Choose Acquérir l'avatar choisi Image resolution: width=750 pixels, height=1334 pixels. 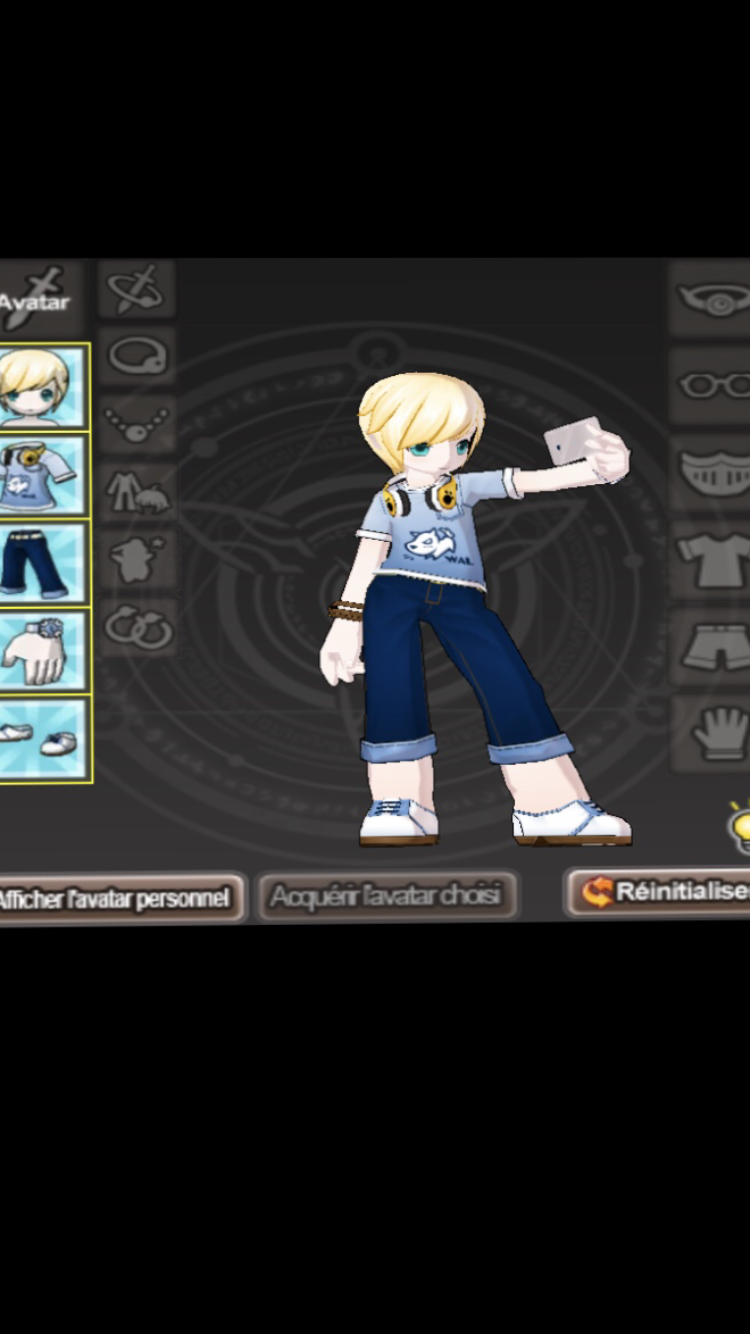386,895
